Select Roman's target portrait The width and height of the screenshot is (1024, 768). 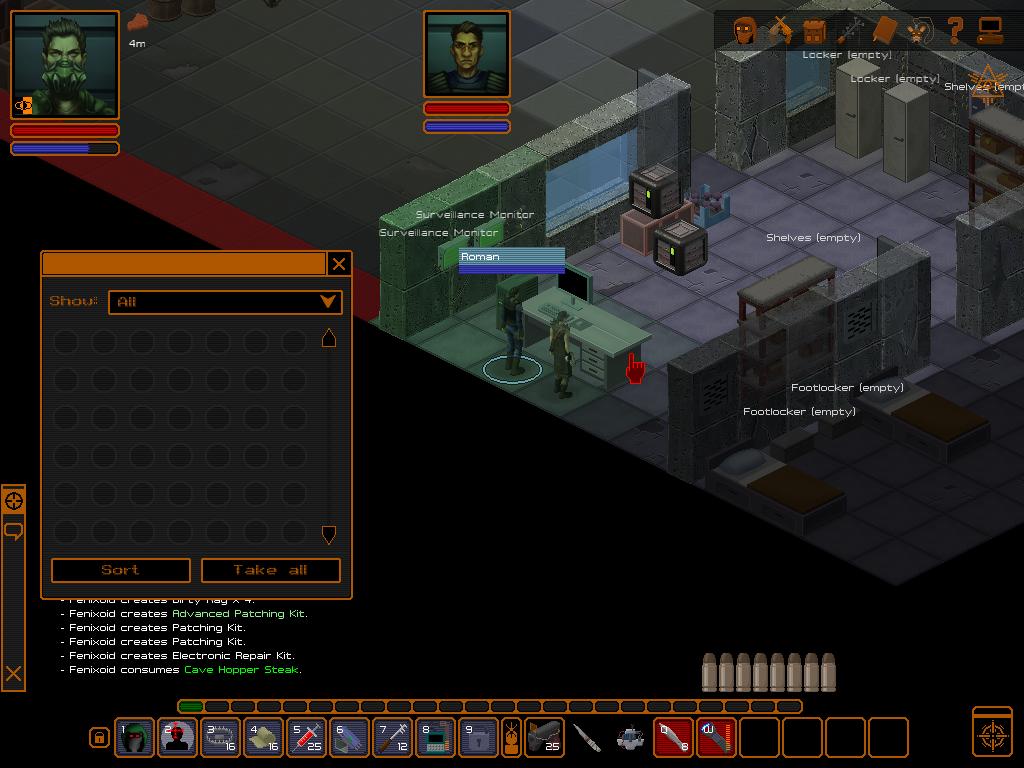point(467,55)
